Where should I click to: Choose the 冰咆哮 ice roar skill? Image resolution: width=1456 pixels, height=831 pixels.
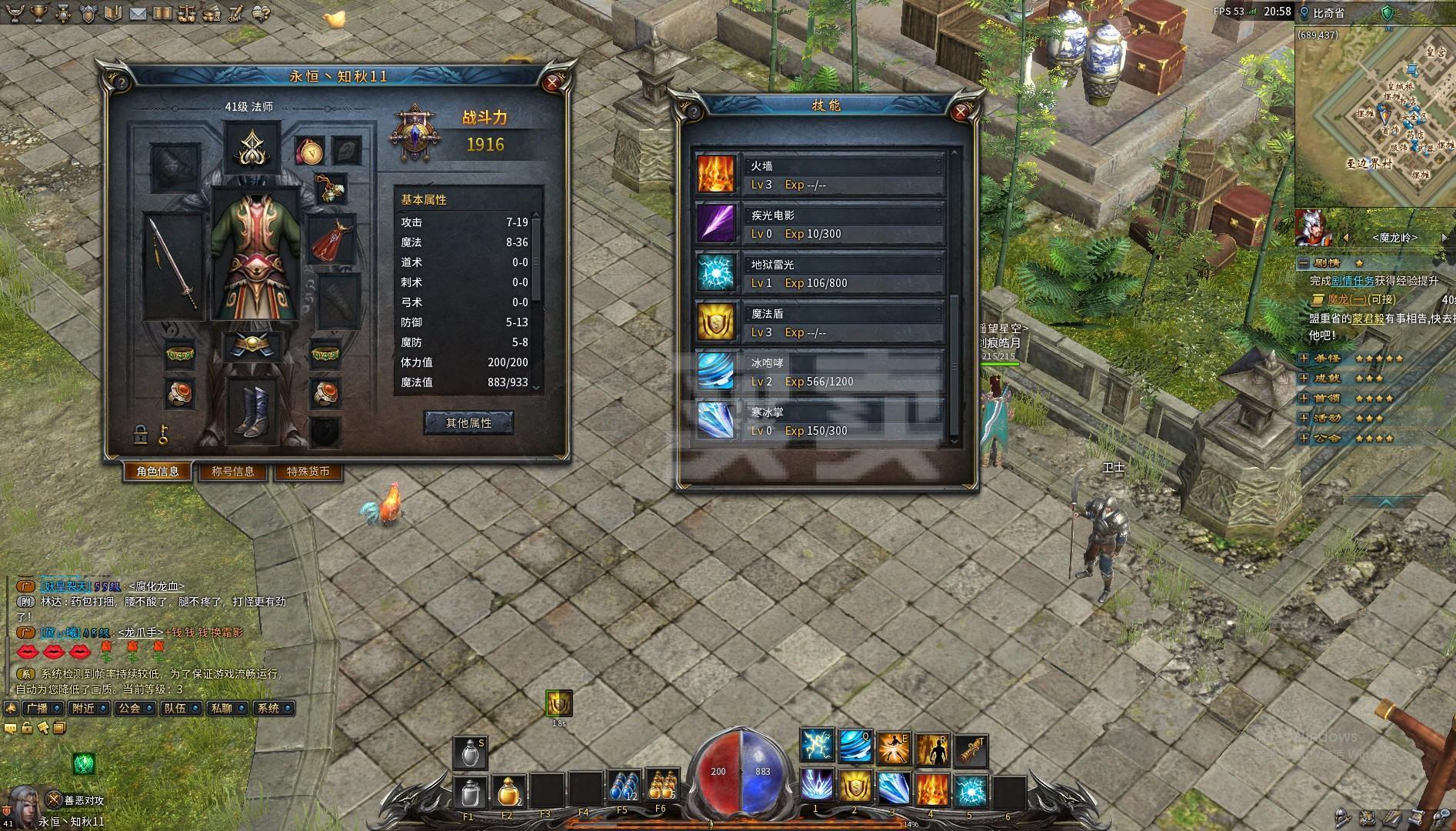pos(820,372)
